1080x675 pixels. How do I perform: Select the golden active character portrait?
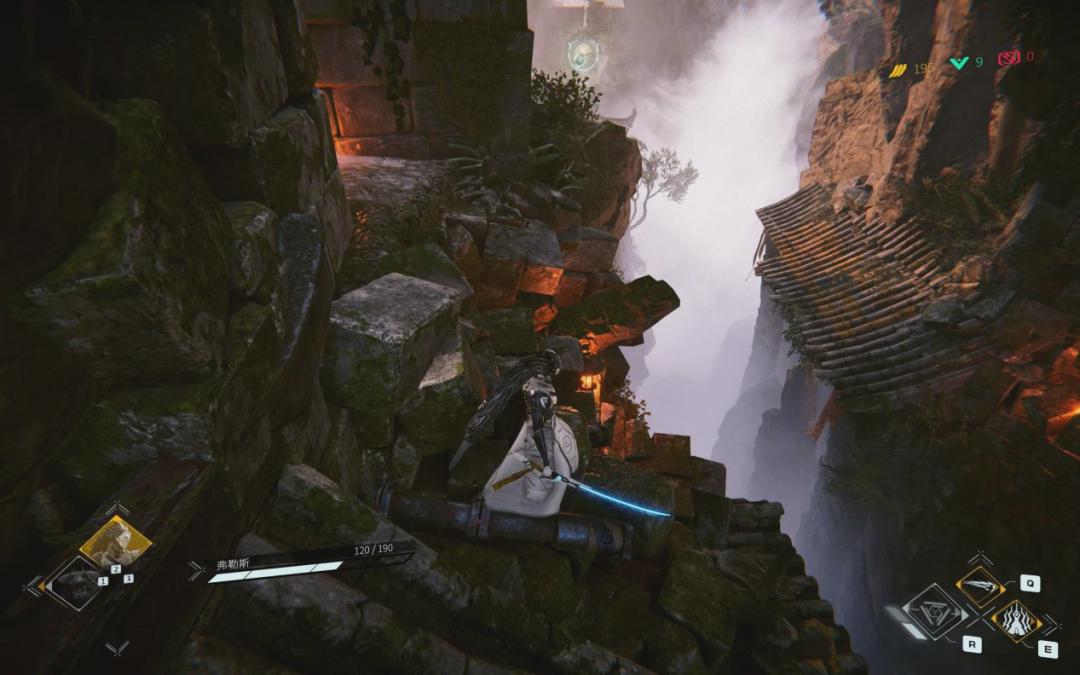[x=115, y=543]
